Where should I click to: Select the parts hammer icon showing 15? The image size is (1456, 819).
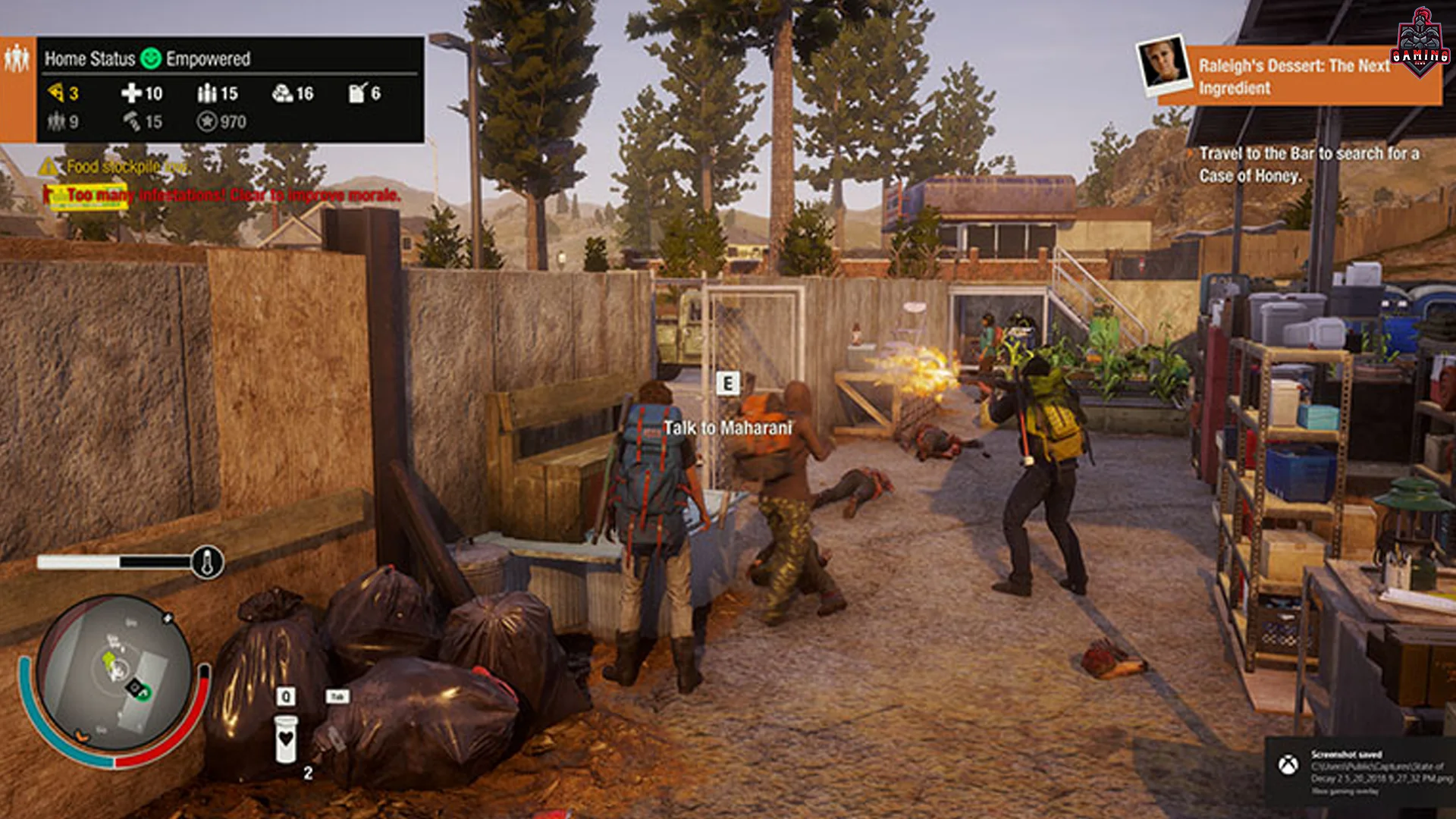click(x=132, y=120)
